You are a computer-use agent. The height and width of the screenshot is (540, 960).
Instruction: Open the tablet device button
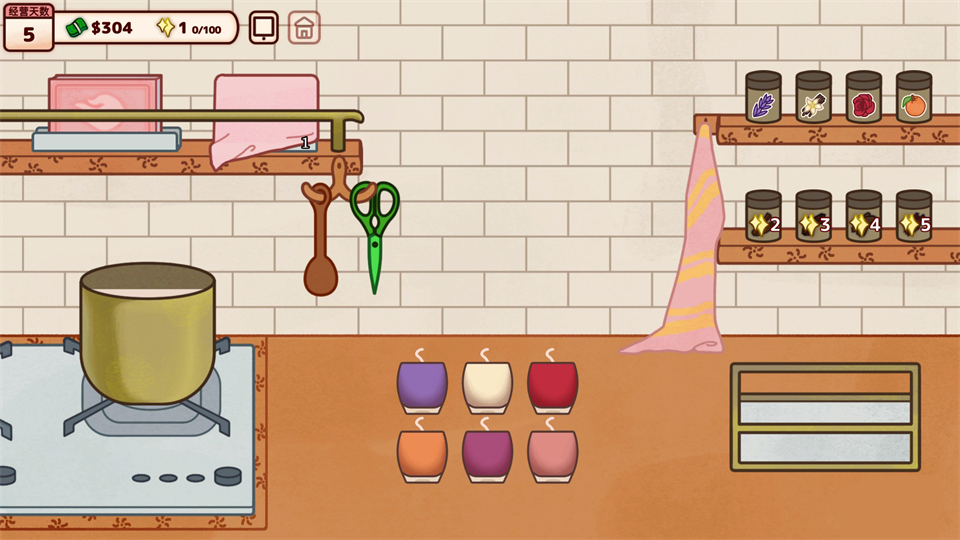tap(264, 27)
